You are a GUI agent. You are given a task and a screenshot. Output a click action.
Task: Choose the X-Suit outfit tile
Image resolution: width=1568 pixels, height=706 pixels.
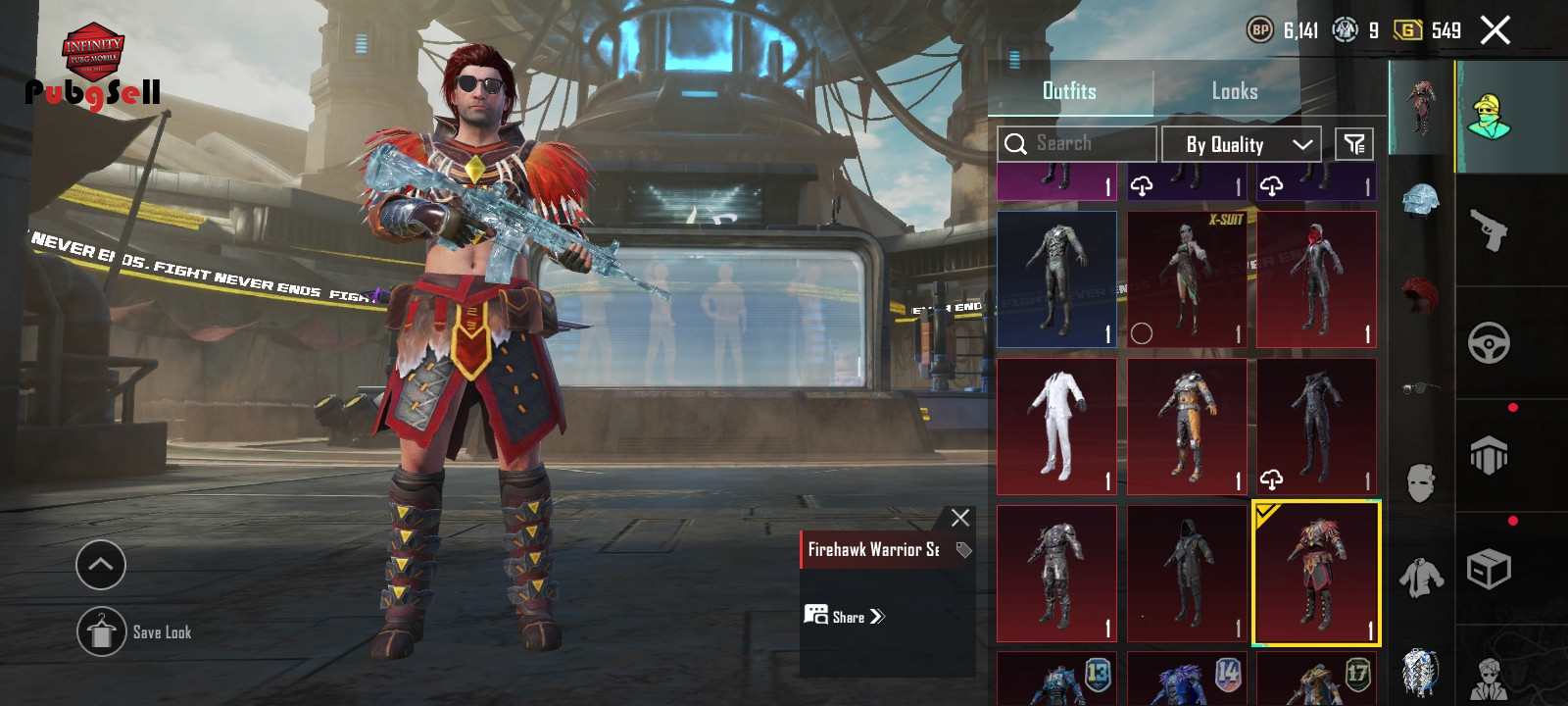(1187, 279)
